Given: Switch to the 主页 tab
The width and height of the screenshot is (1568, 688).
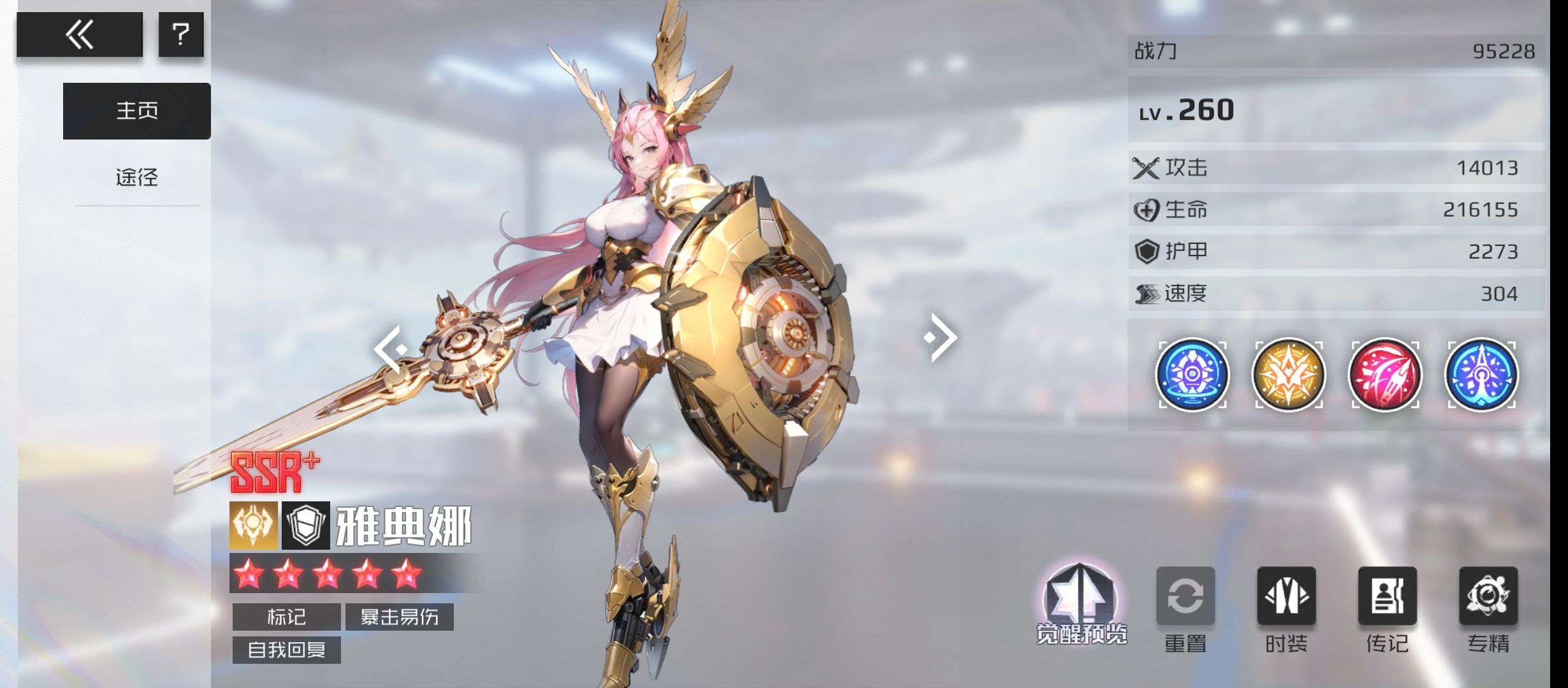Looking at the screenshot, I should point(136,111).
